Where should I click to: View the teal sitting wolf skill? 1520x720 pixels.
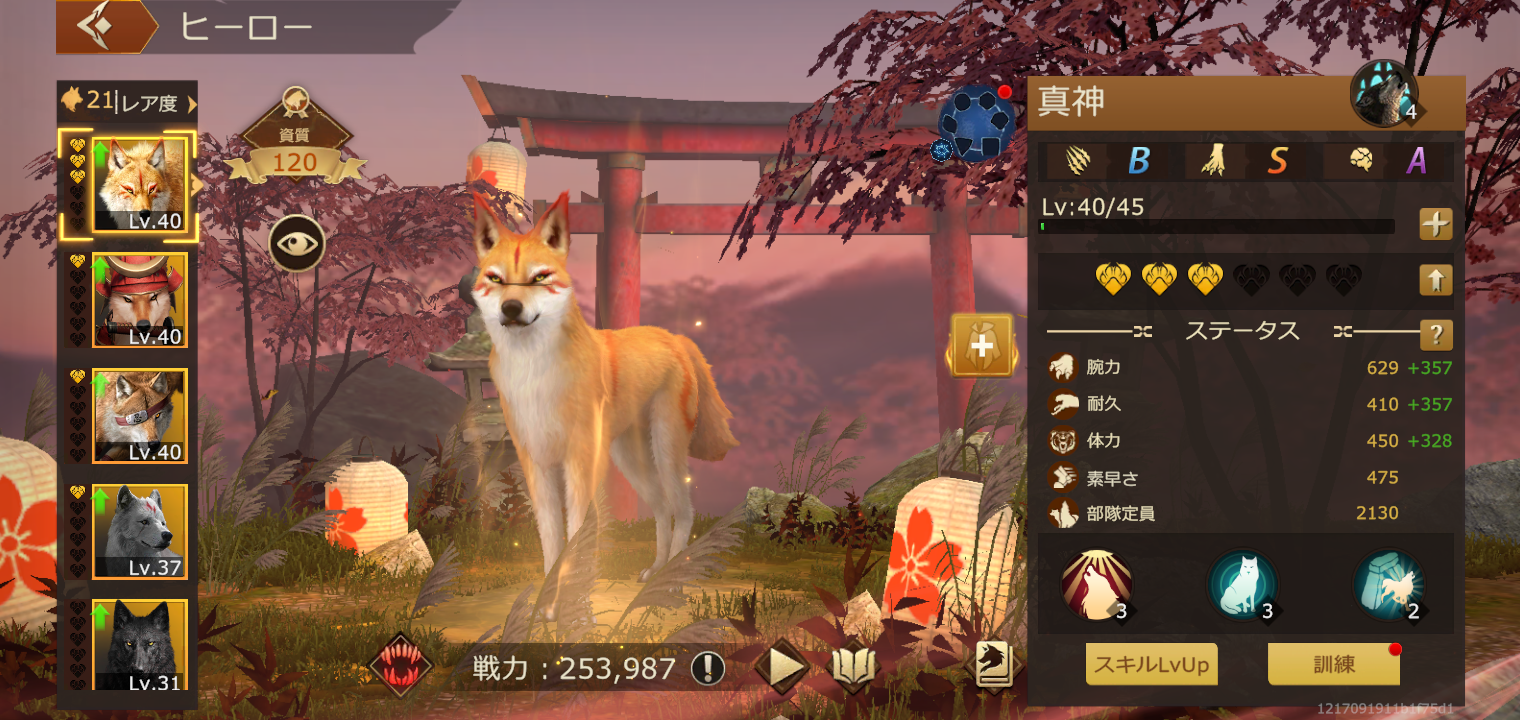point(1242,585)
